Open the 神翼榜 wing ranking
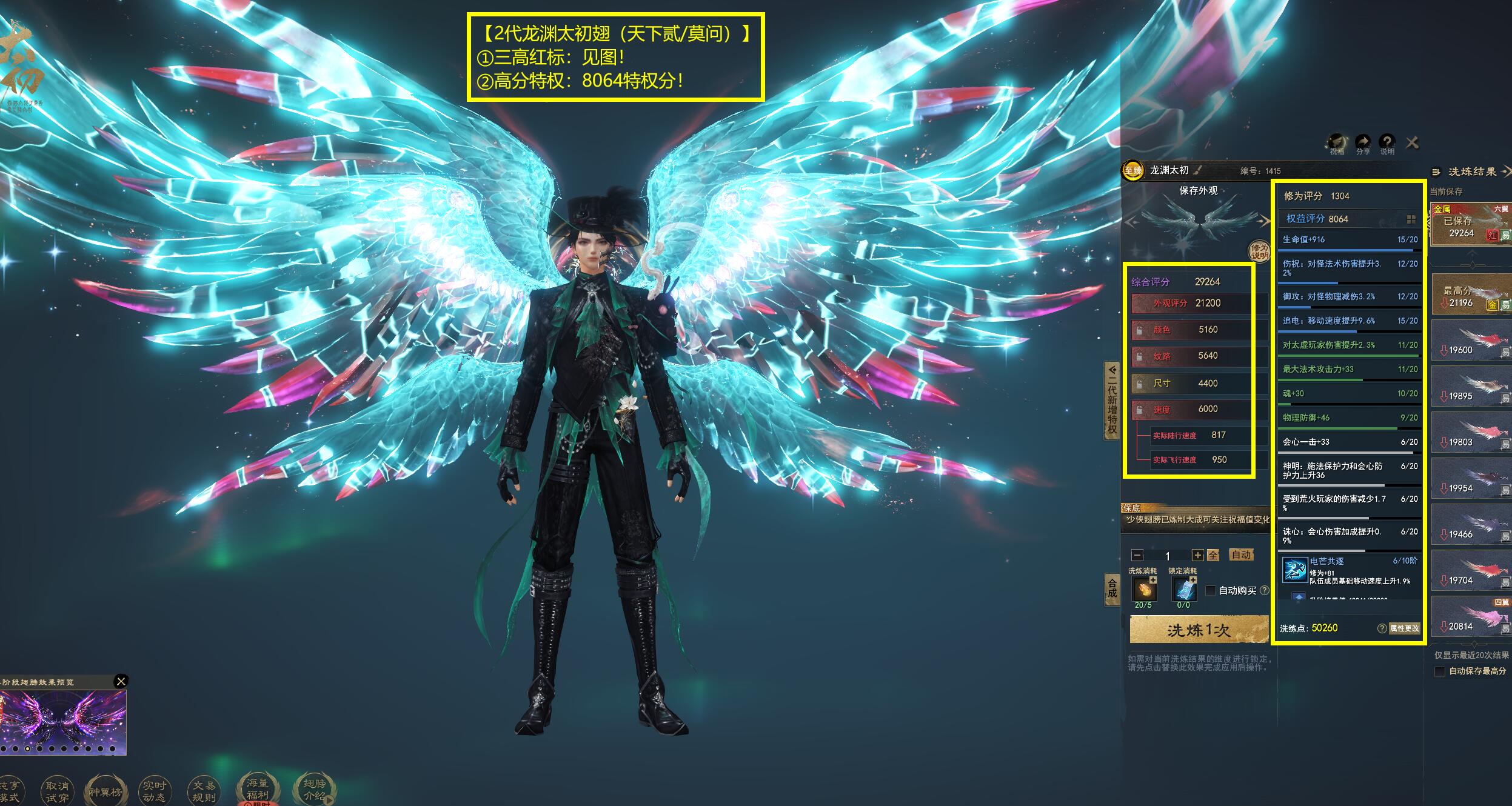Screen dimensions: 1512x806 pos(105,791)
